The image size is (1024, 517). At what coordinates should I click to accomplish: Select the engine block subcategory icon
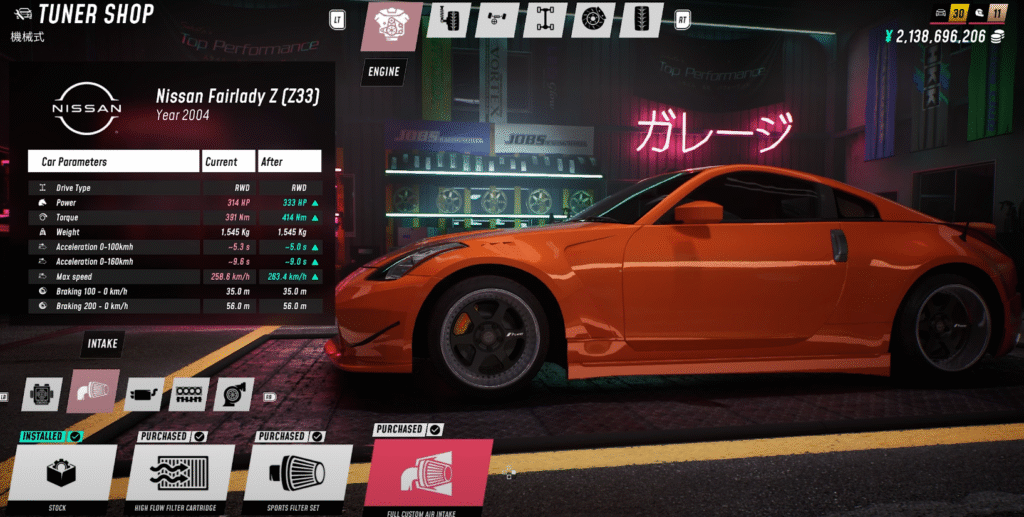pos(44,395)
